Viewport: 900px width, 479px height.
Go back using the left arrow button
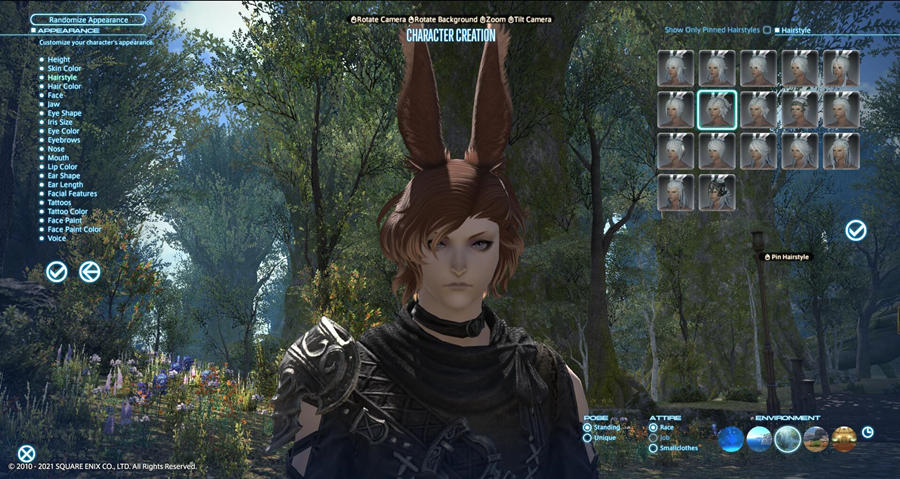tap(90, 271)
